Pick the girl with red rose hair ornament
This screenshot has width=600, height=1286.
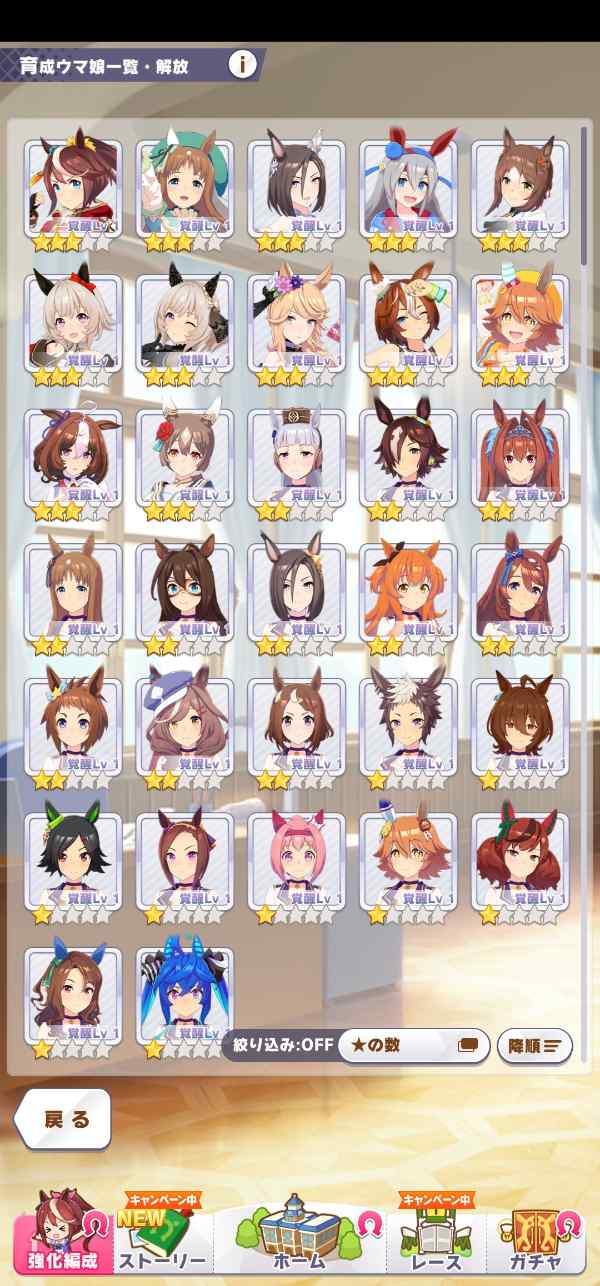185,459
